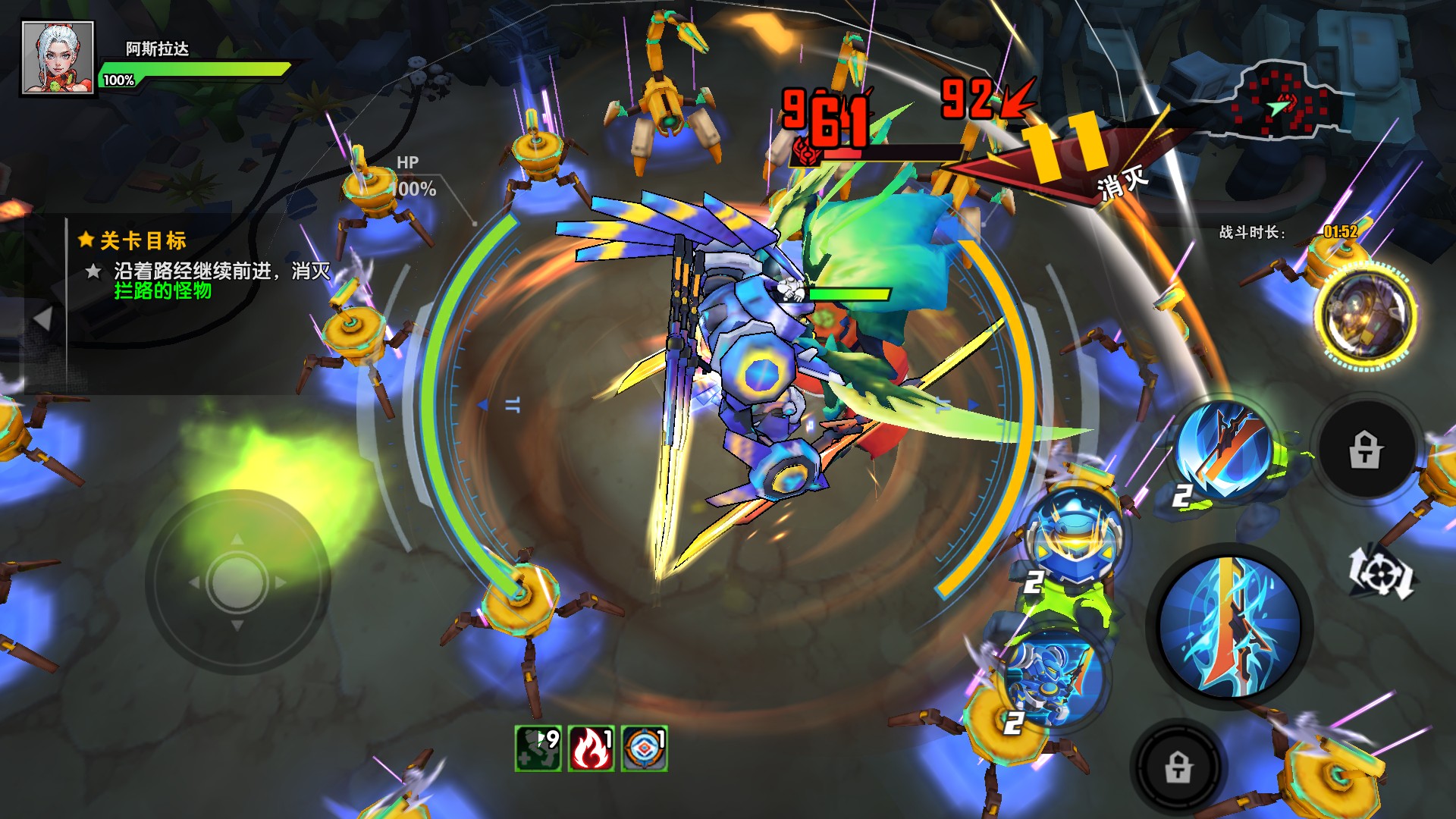
Task: Trigger the blue robot head skill
Action: point(1076,535)
